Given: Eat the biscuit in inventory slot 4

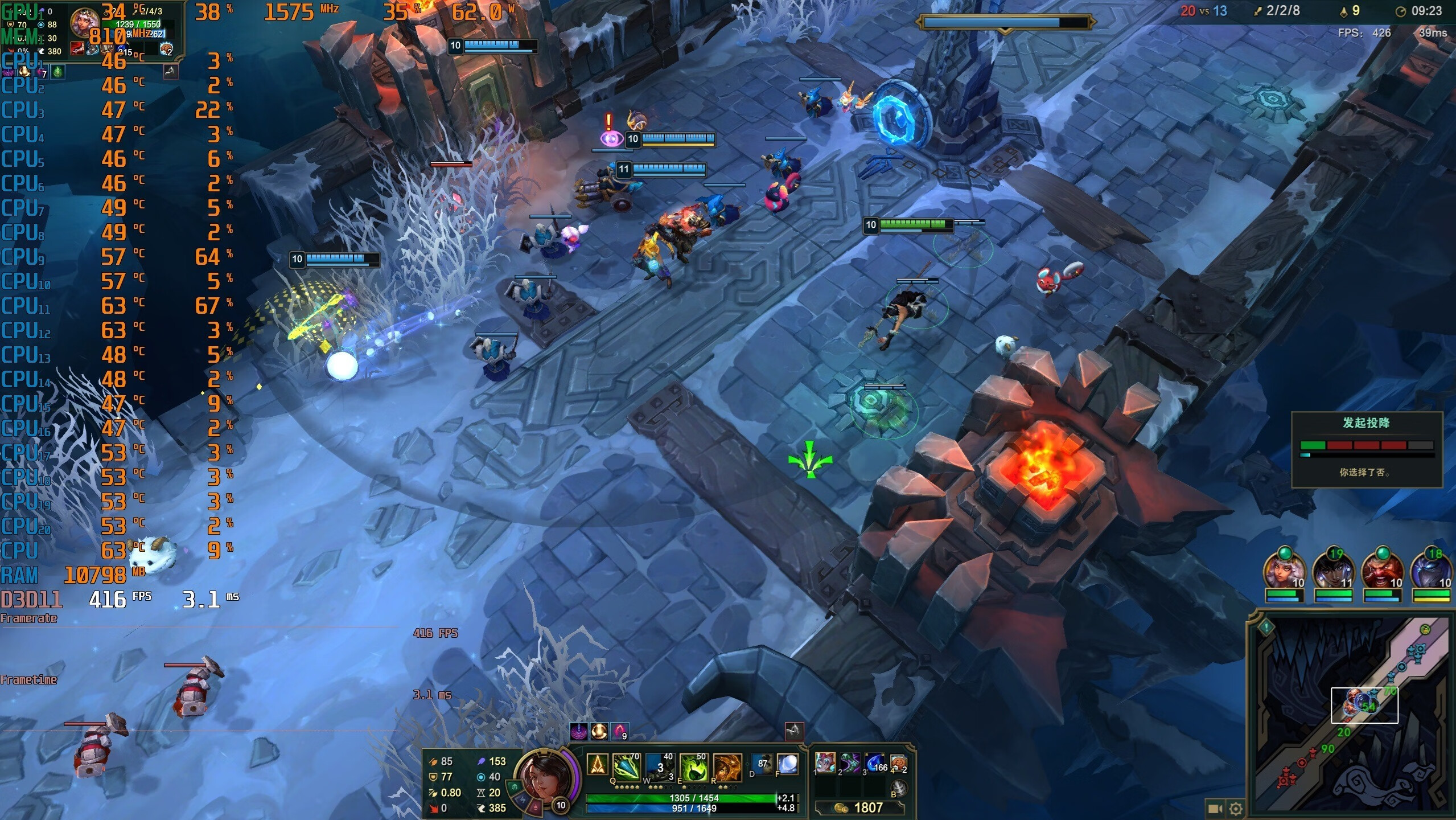Looking at the screenshot, I should pos(898,762).
